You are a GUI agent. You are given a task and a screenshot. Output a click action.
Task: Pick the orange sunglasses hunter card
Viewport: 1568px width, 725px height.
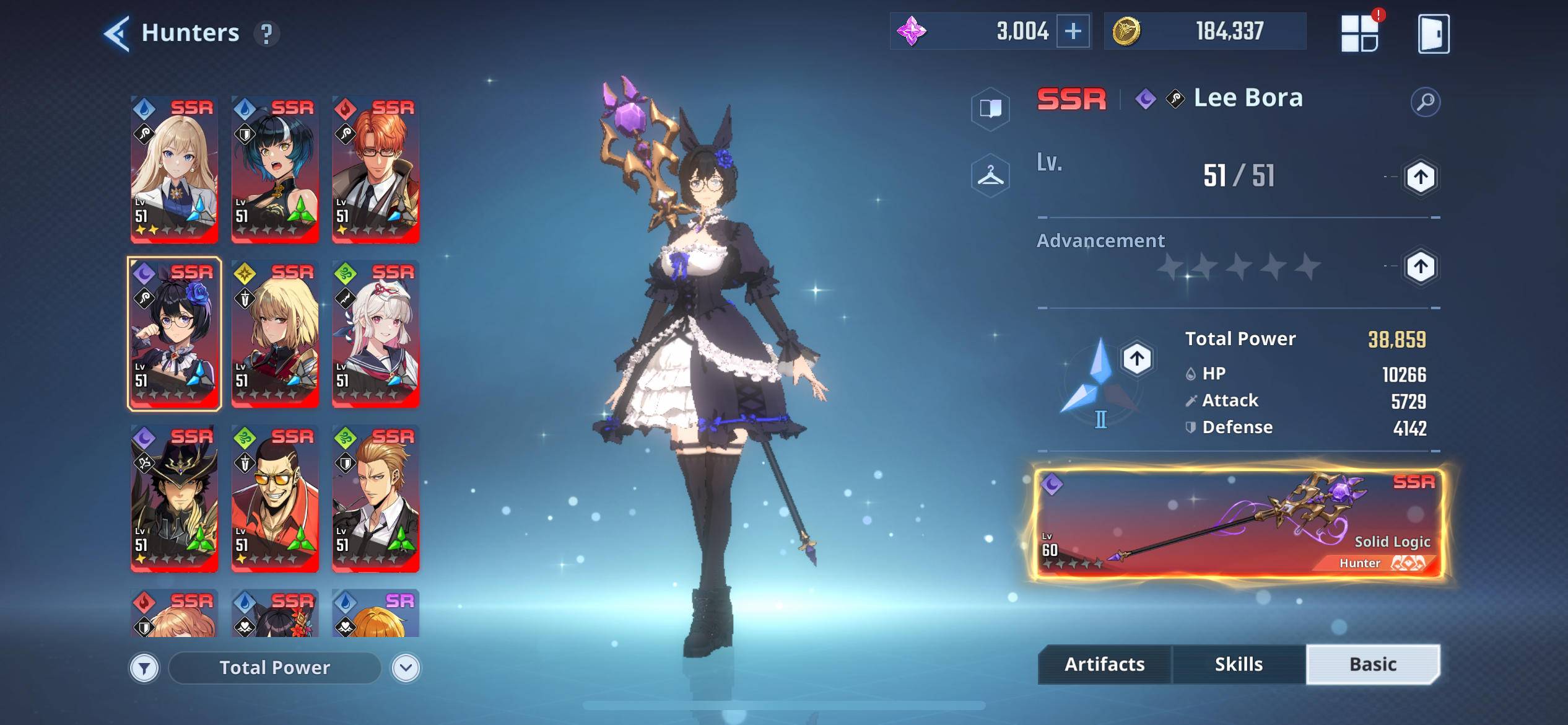click(x=275, y=498)
